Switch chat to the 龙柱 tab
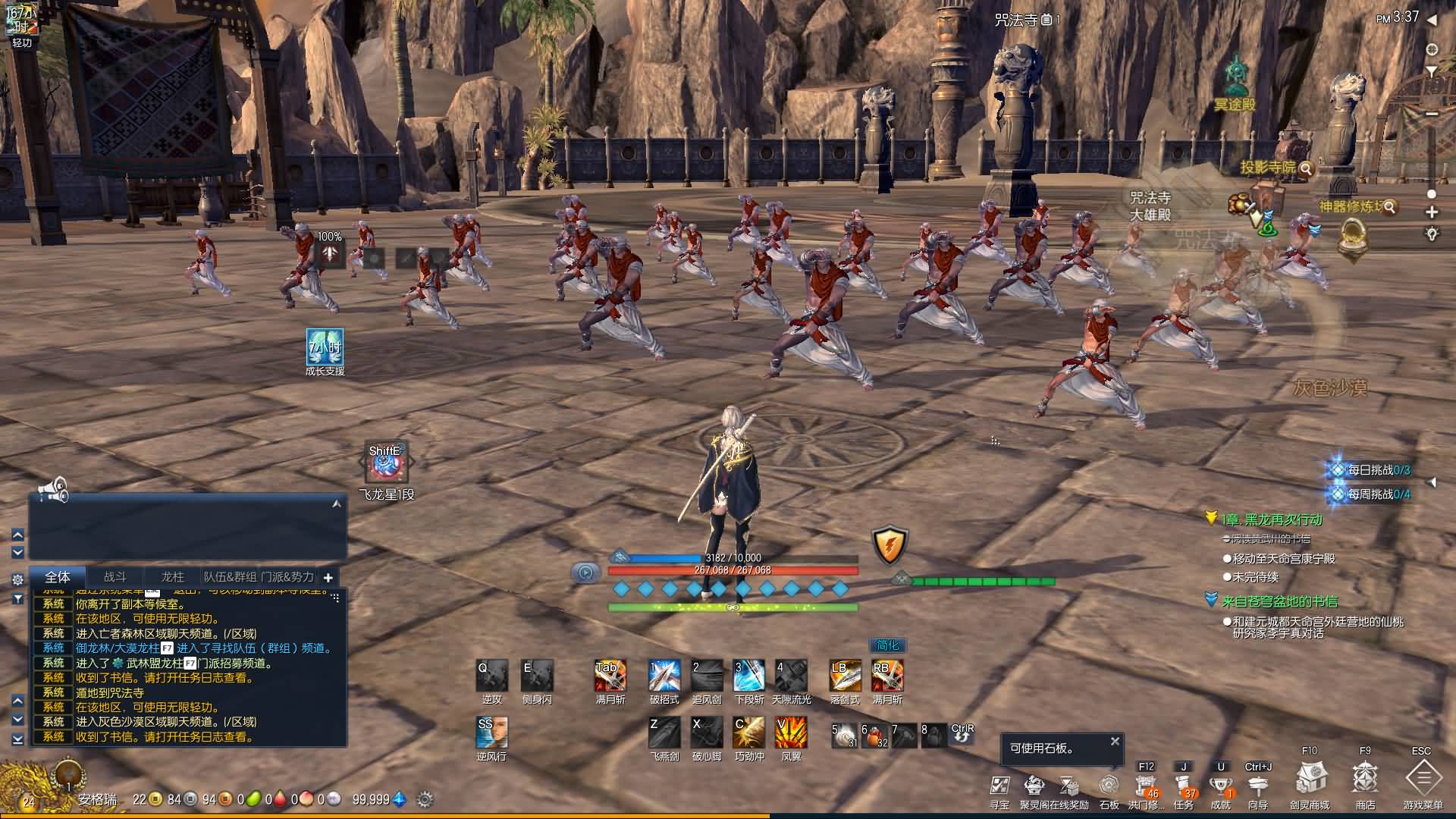The image size is (1456, 819). [x=173, y=577]
